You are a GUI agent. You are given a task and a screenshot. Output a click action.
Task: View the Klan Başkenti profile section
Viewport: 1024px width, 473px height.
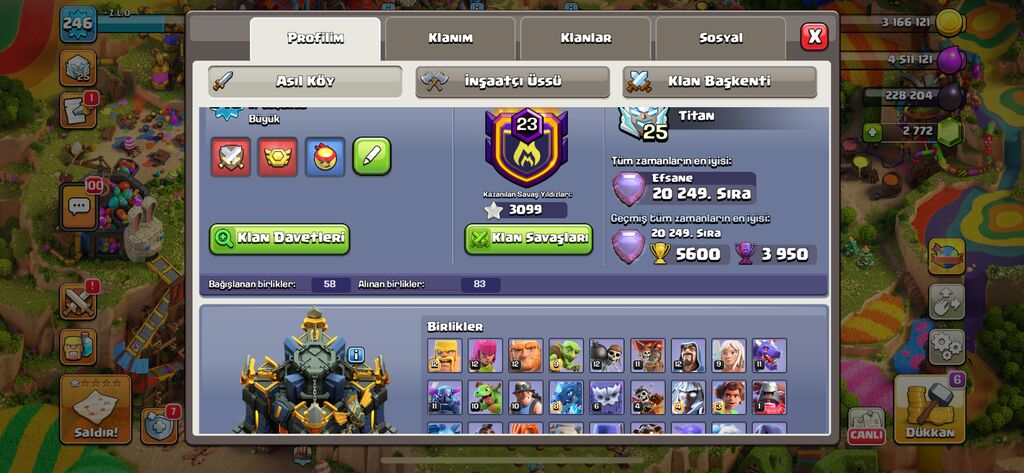coord(719,81)
